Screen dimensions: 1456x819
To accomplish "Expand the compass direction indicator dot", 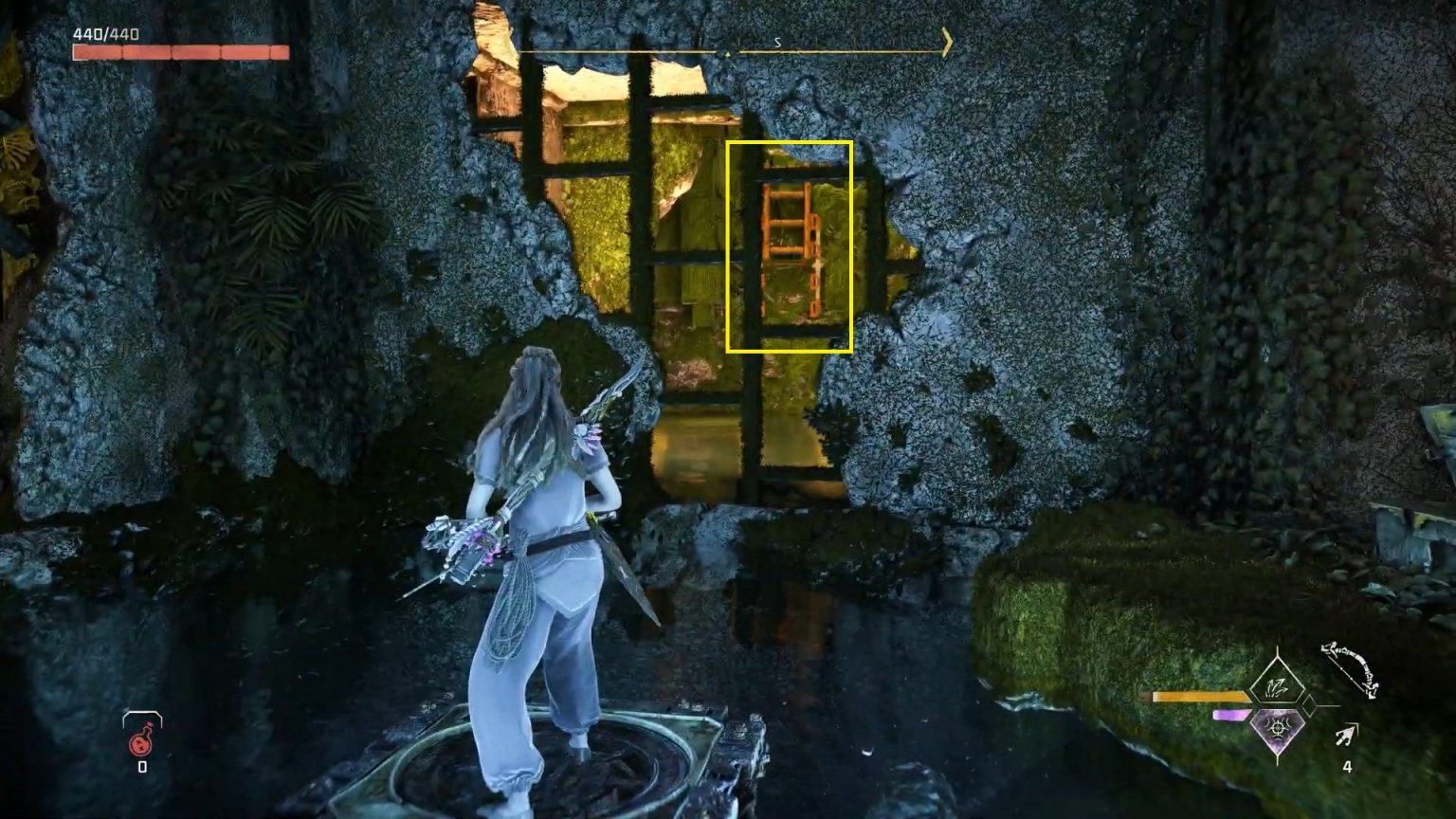I will pyautogui.click(x=727, y=52).
